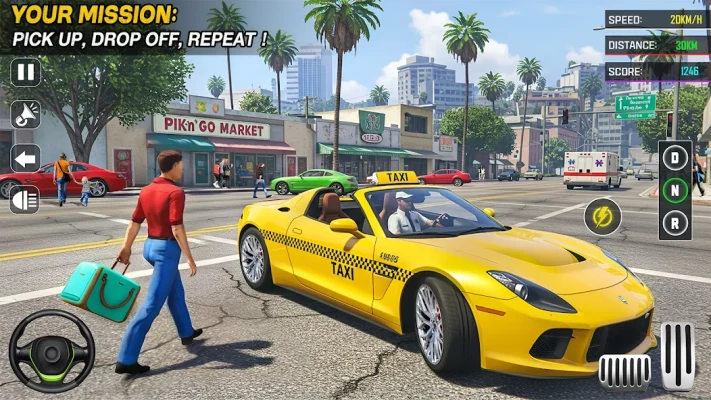This screenshot has height=400, width=711.
Task: Step on the tall accelerator pedal
Action: tap(677, 356)
